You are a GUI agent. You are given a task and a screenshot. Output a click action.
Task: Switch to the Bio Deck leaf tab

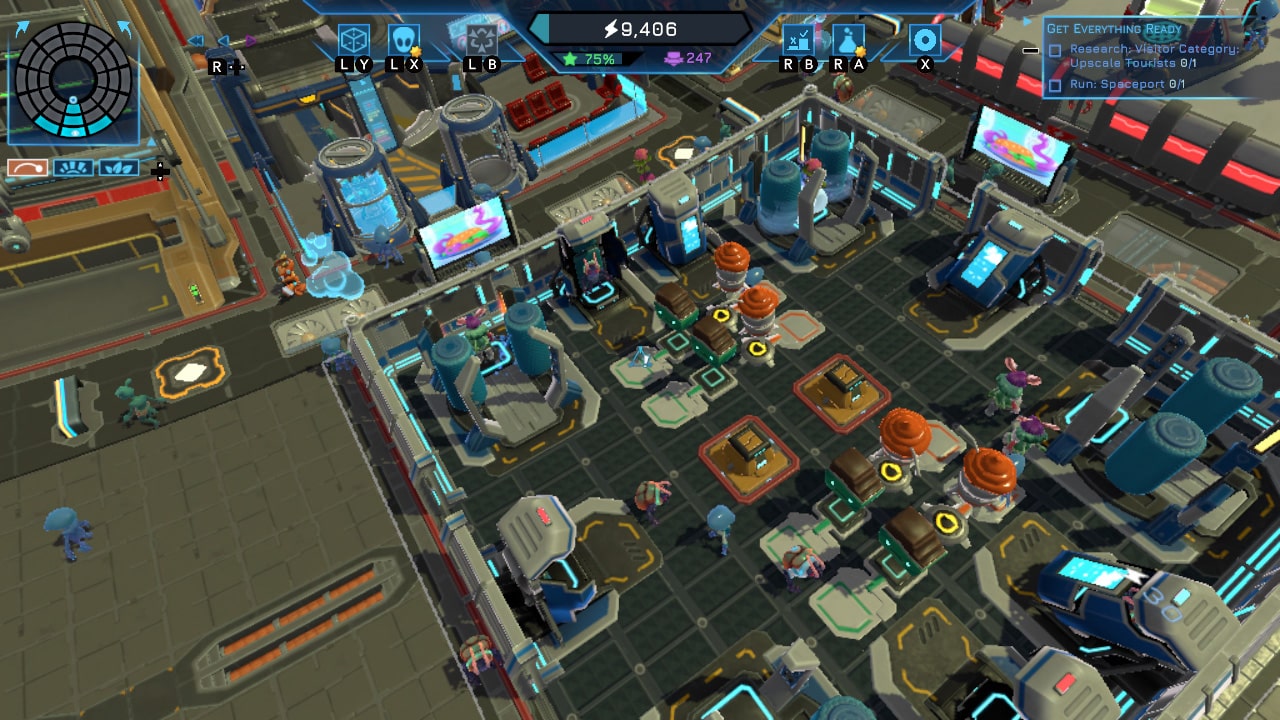tap(119, 167)
